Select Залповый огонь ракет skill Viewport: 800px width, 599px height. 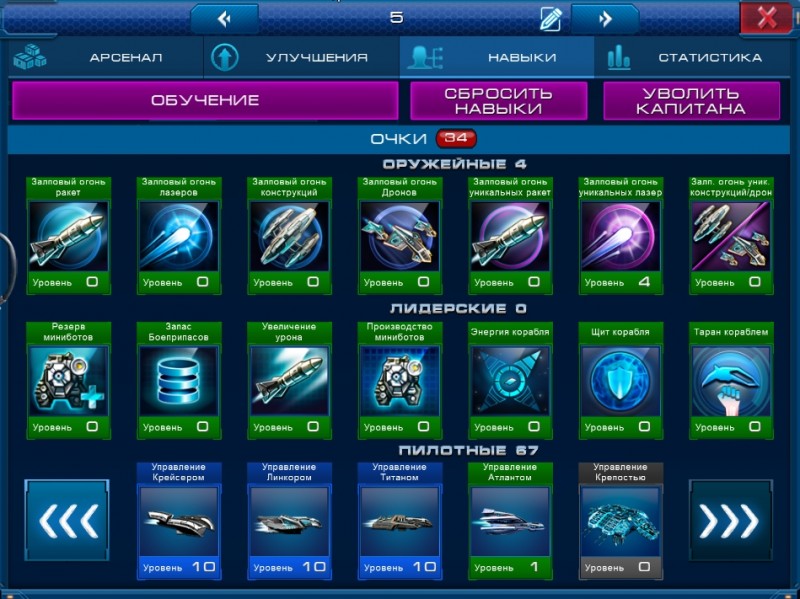coord(68,235)
